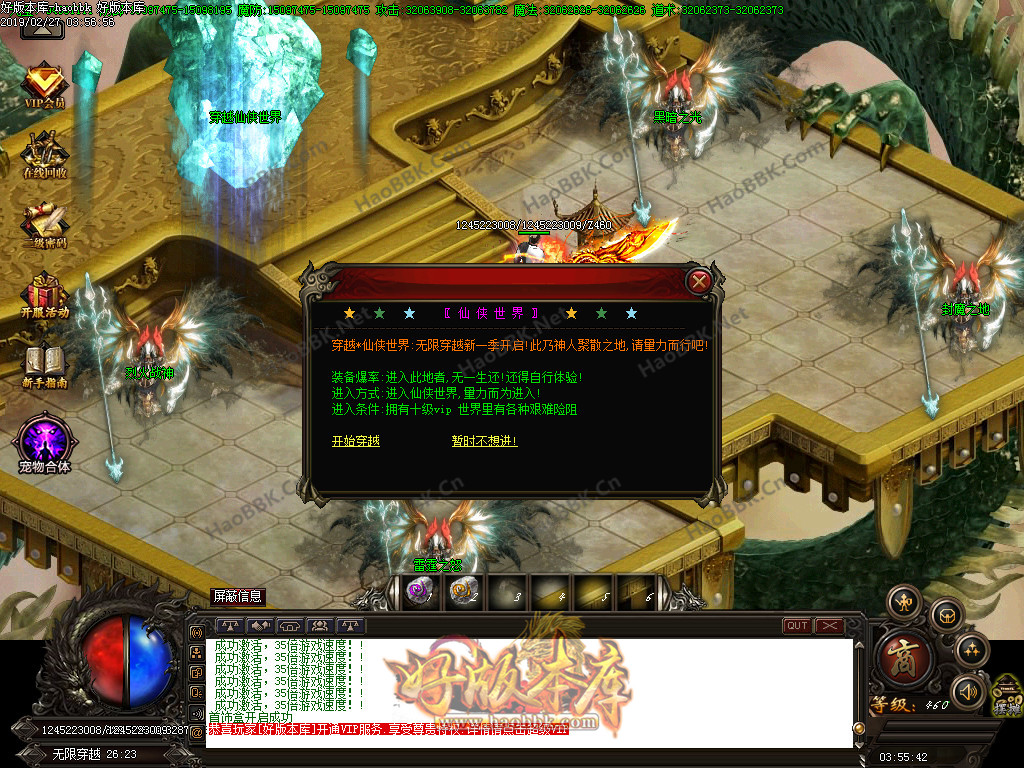Image resolution: width=1024 pixels, height=768 pixels.
Task: Decline with 暂时不想进!
Action: coord(484,441)
